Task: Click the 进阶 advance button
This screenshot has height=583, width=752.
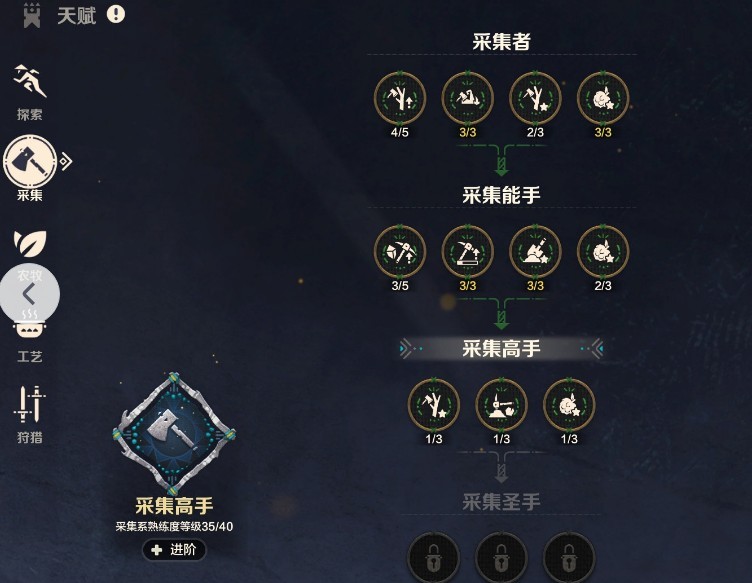Action: click(x=174, y=549)
